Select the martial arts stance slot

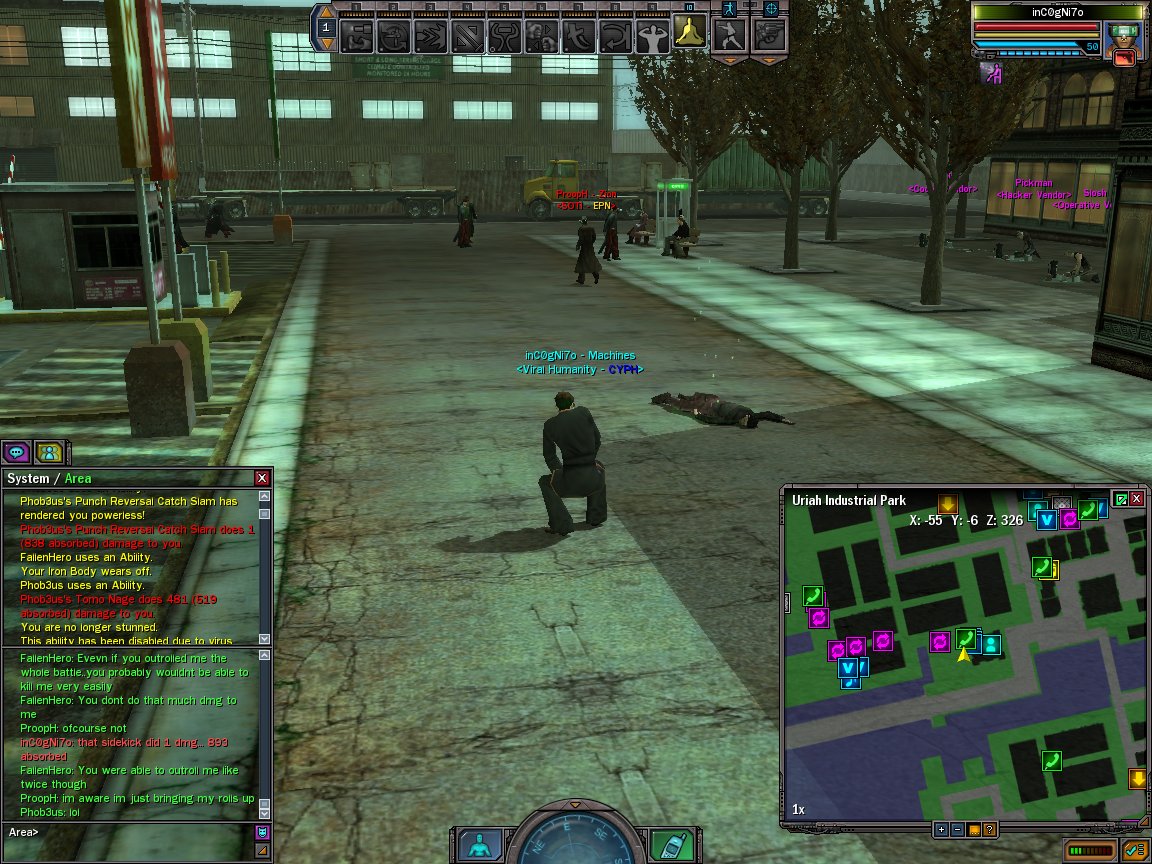(729, 36)
